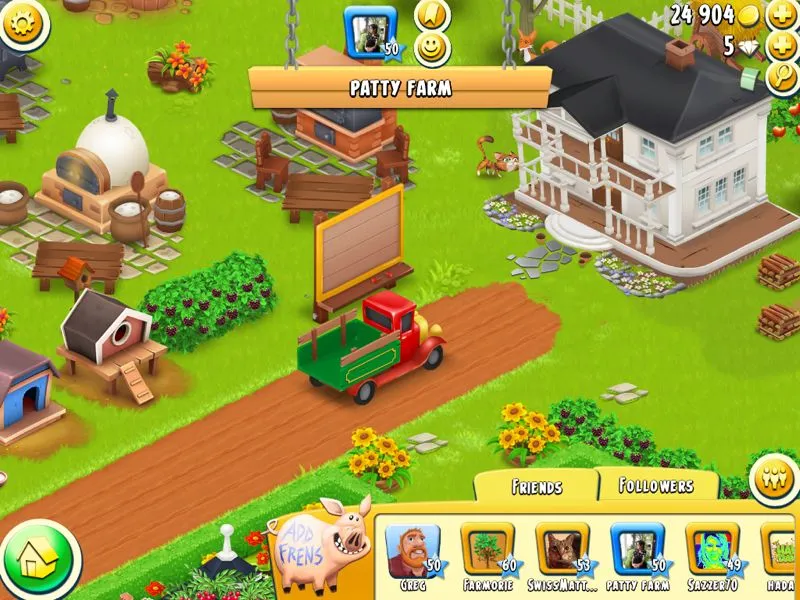
Task: Visit Greg's farm from the friend list
Action: tap(412, 552)
